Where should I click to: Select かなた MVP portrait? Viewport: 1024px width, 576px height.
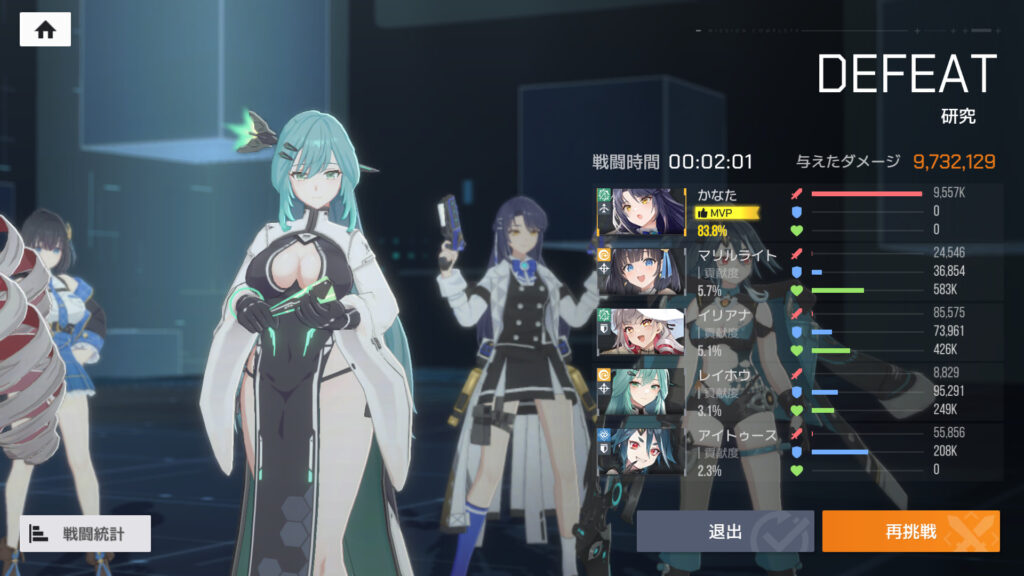tap(649, 212)
